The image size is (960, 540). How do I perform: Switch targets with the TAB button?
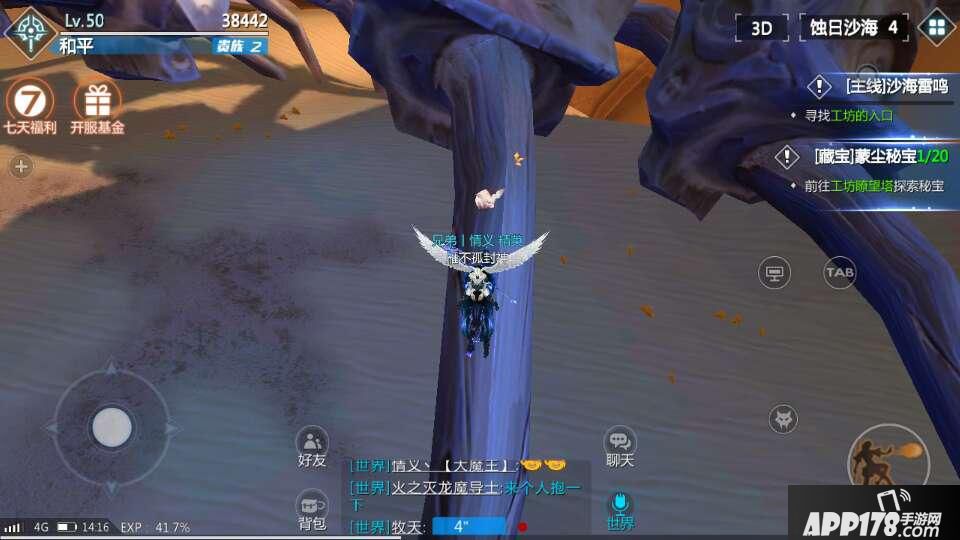[839, 272]
